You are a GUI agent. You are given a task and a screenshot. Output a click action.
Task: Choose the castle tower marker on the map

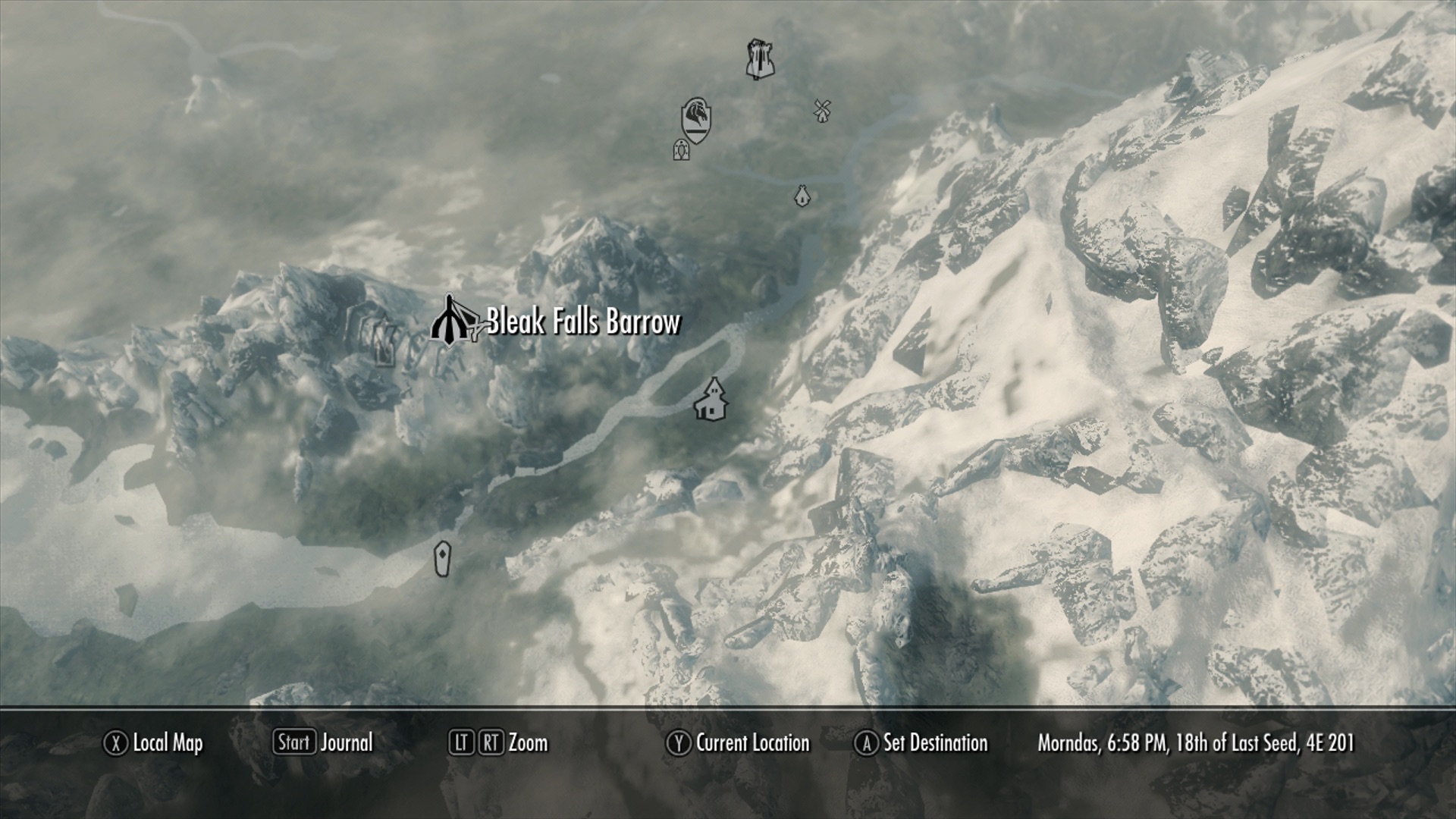click(759, 59)
